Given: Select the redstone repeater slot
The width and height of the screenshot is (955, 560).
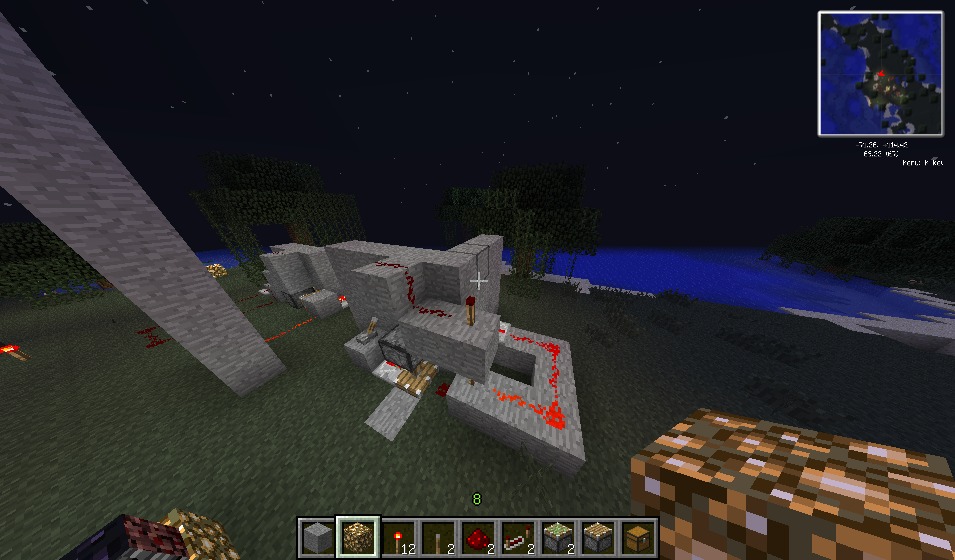Looking at the screenshot, I should pos(518,538).
